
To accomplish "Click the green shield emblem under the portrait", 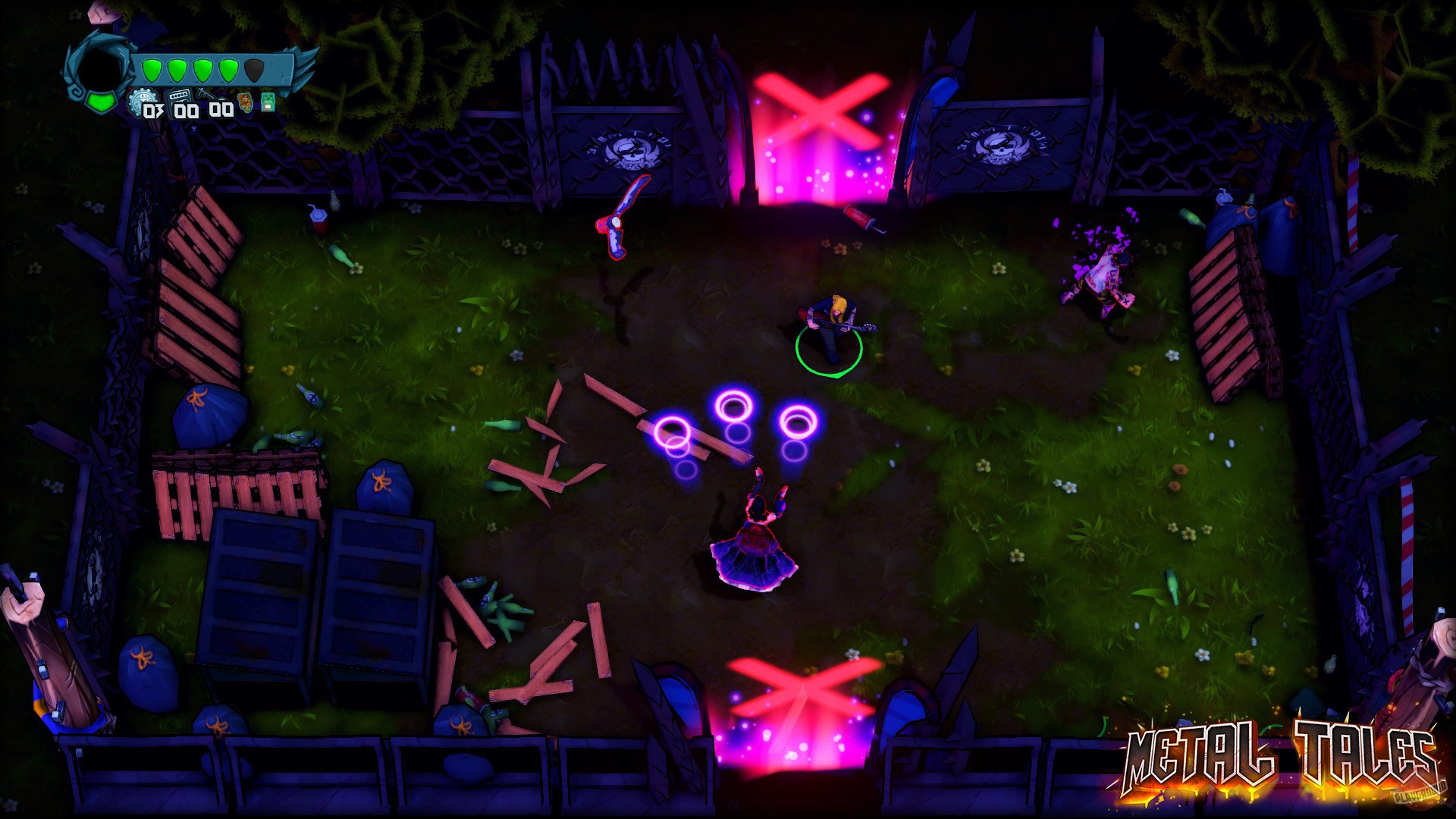I will (x=99, y=102).
